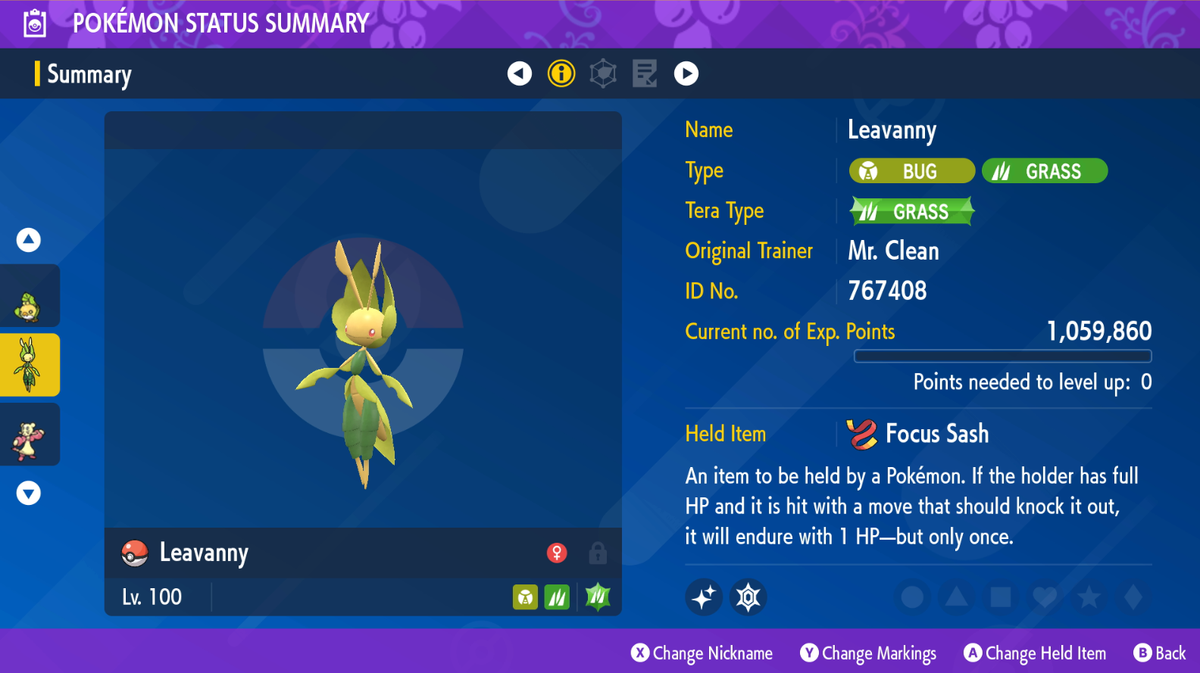Select the third party Pokémon thumbnail
Screen dimensions: 1200x673
coord(29,435)
